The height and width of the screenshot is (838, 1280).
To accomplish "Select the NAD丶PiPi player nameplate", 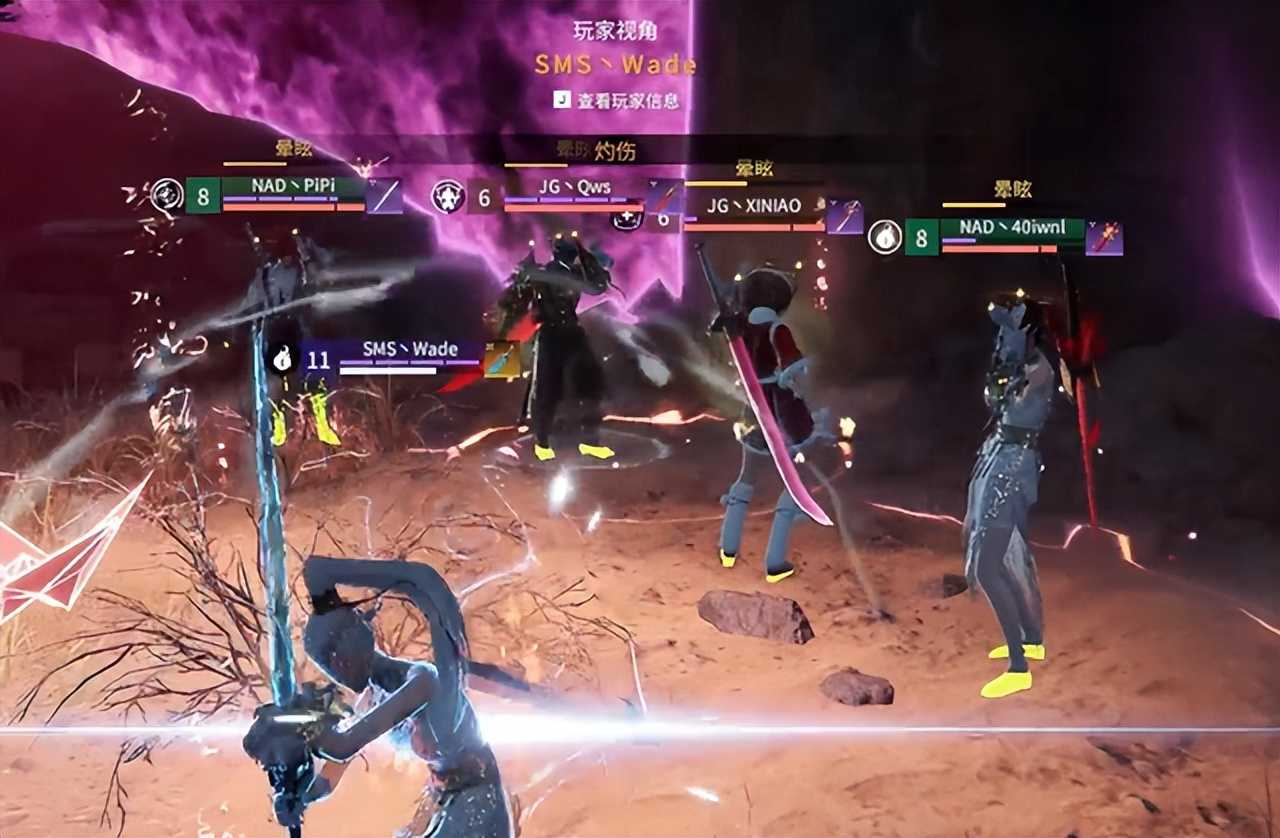I will (x=293, y=187).
